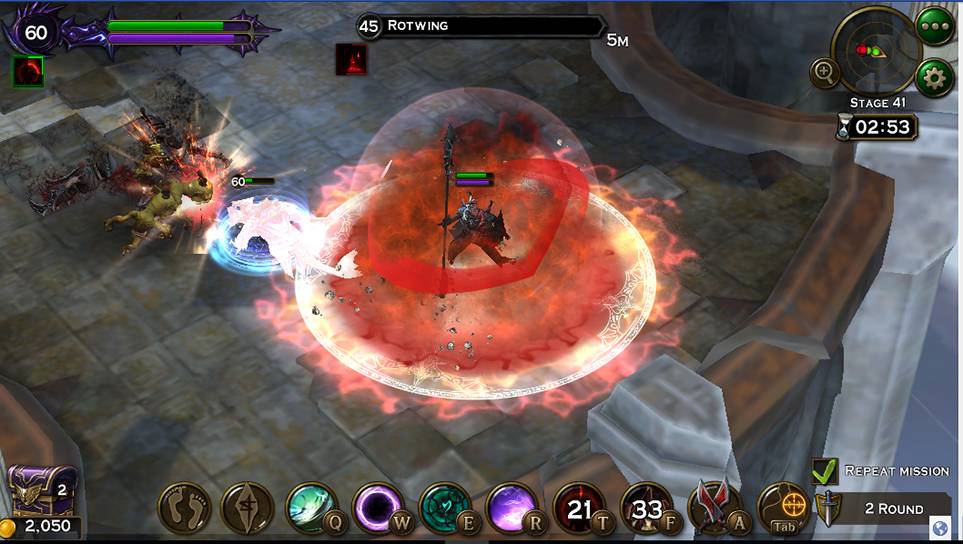
Task: Activate the footprints movement button
Action: coord(184,508)
